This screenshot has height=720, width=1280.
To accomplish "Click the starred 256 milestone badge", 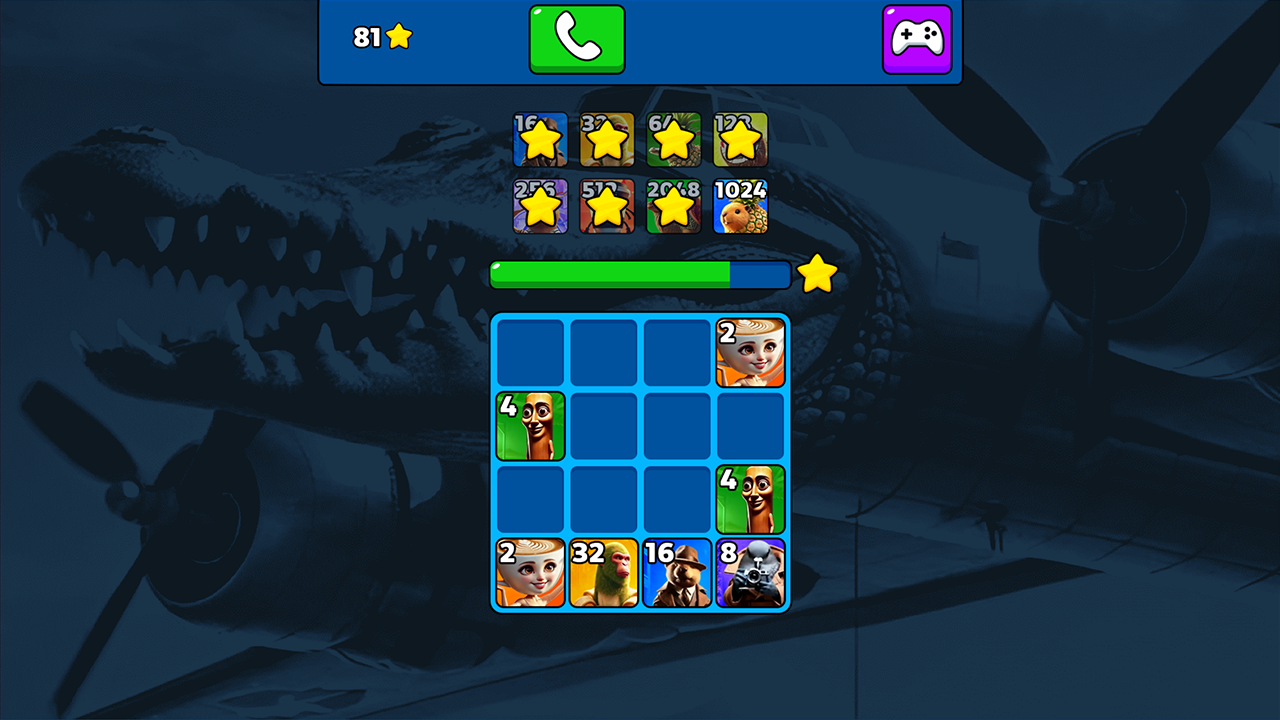I will 541,207.
